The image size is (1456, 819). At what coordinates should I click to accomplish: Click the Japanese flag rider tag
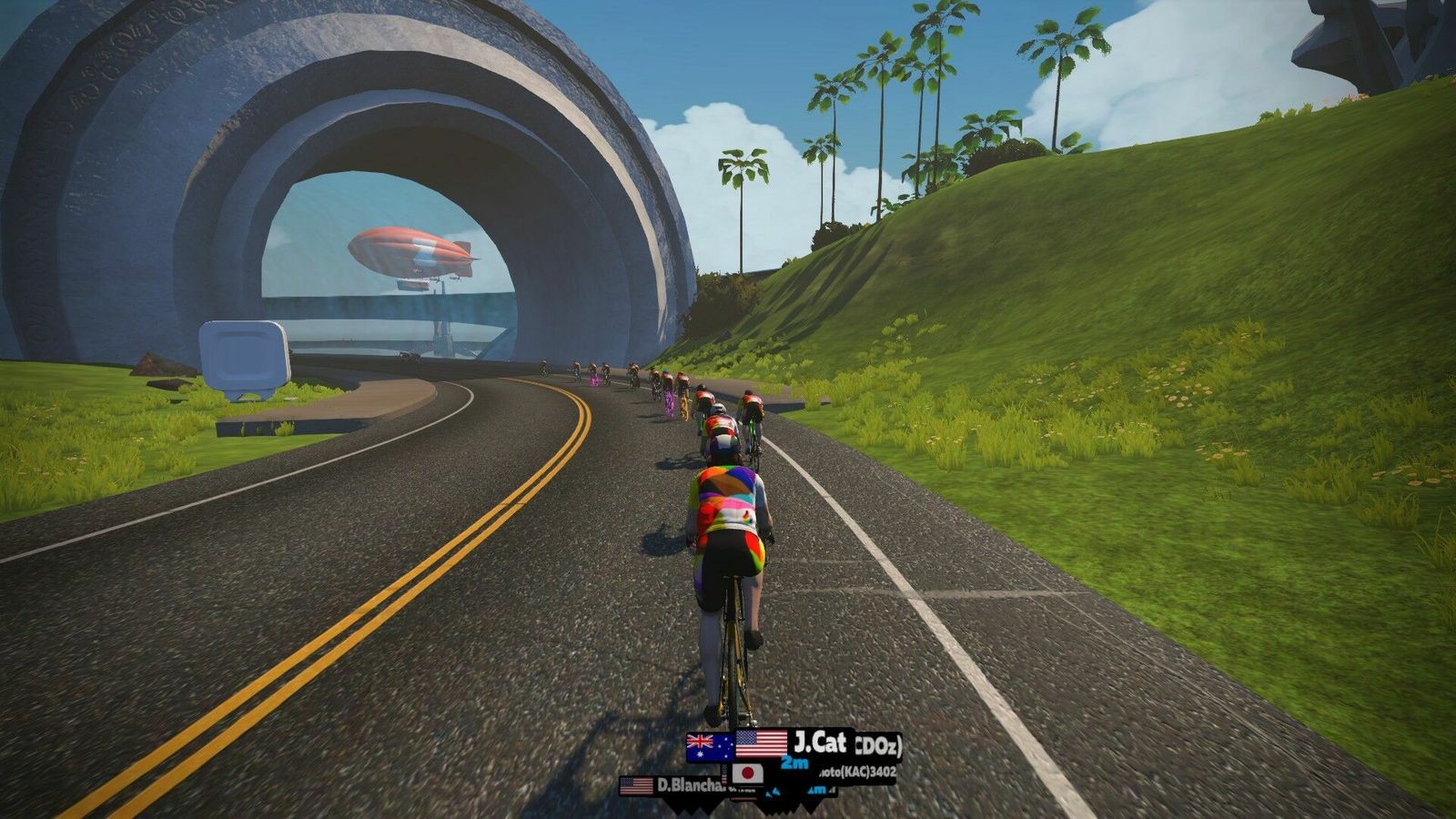tap(748, 773)
